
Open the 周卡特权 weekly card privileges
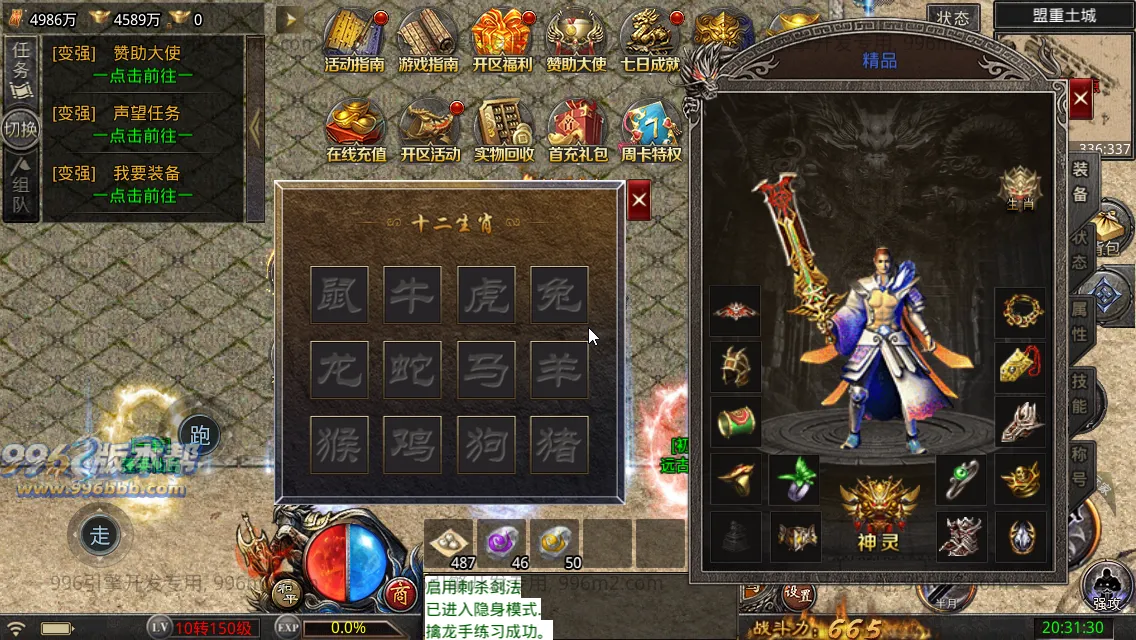coord(650,130)
